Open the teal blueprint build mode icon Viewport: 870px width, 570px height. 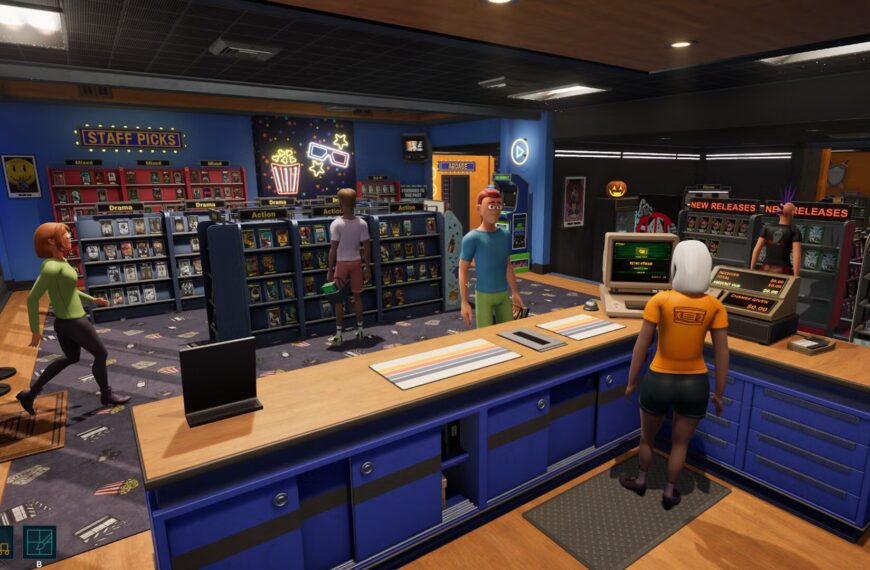pyautogui.click(x=39, y=541)
